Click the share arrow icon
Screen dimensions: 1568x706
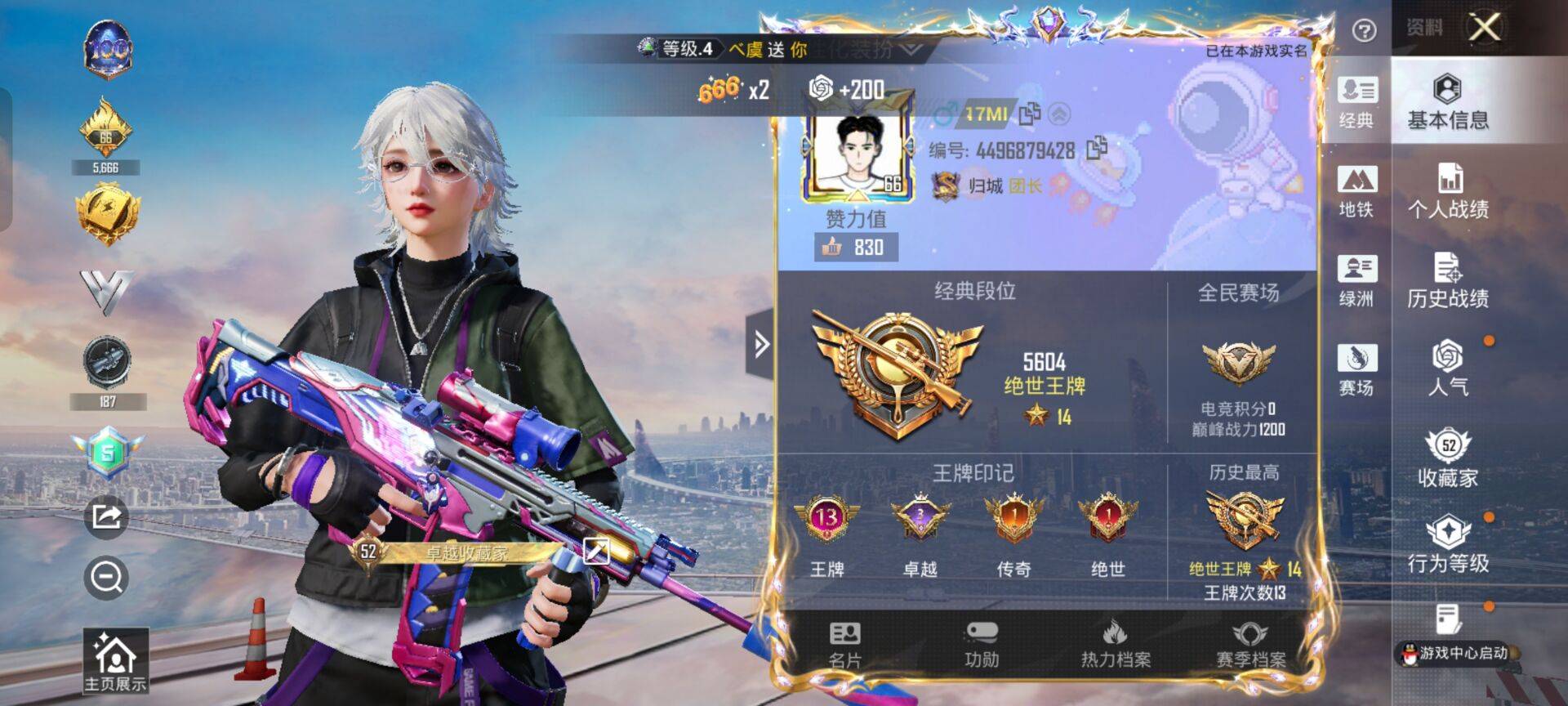click(107, 516)
